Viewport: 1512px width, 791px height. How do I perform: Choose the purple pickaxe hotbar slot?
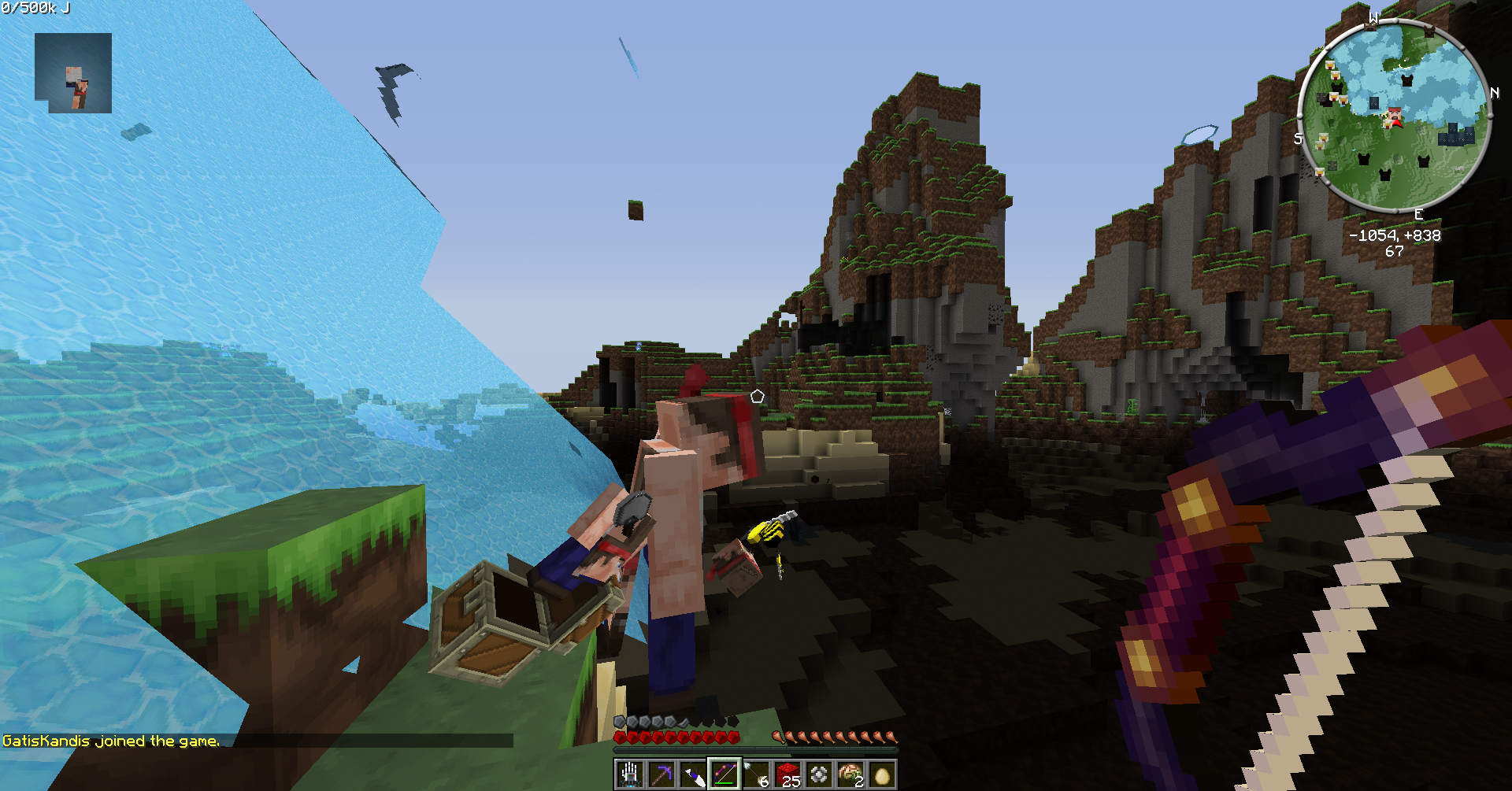pos(661,774)
